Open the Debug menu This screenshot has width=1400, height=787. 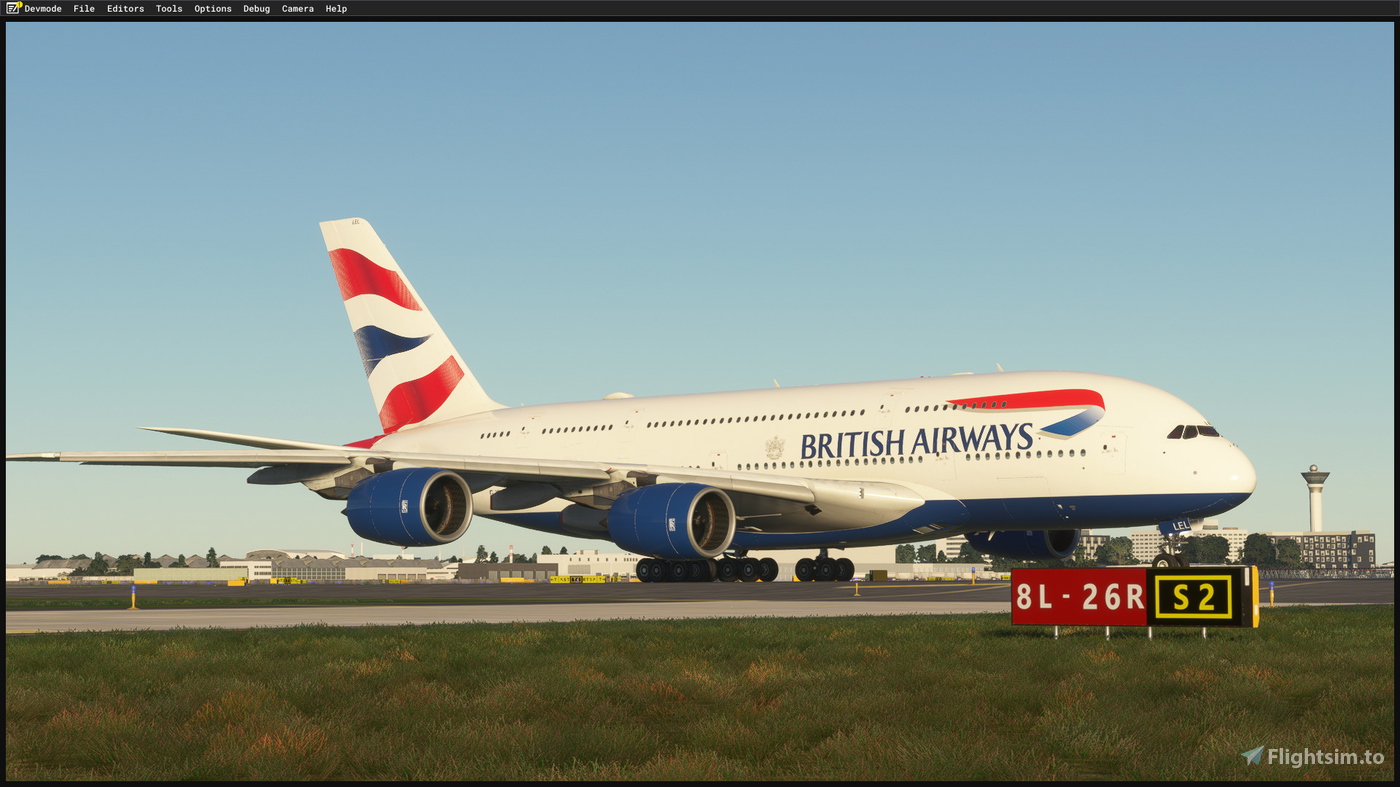click(256, 8)
